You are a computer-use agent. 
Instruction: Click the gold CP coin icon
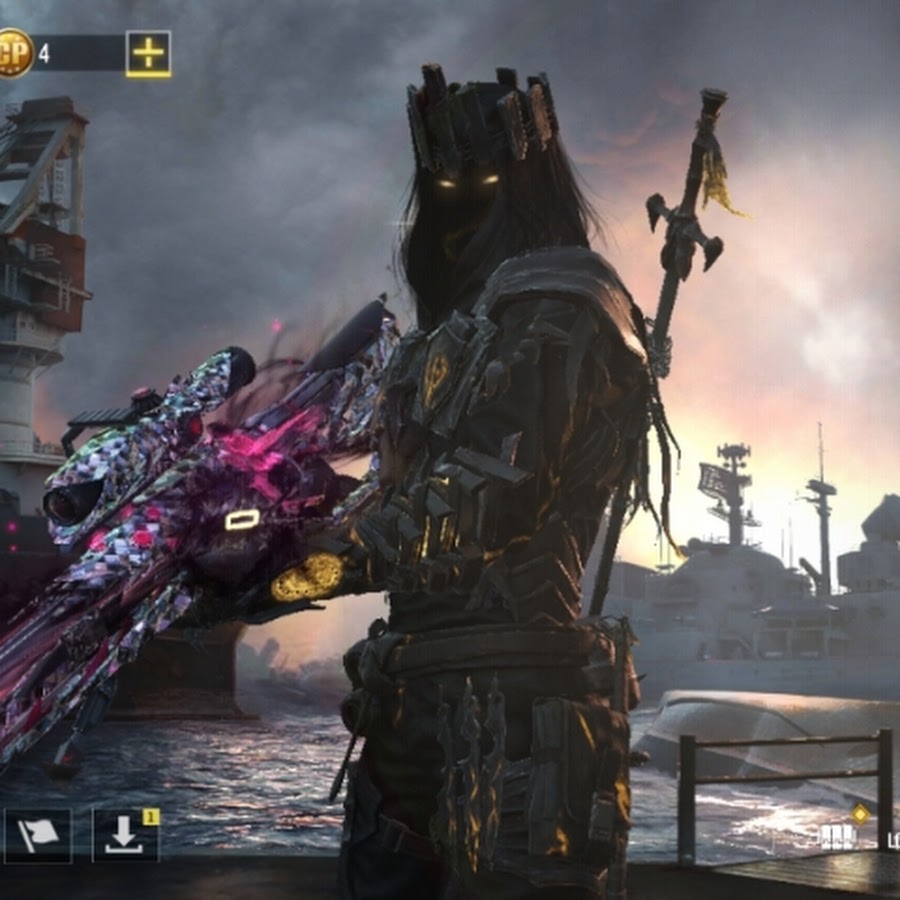14,53
